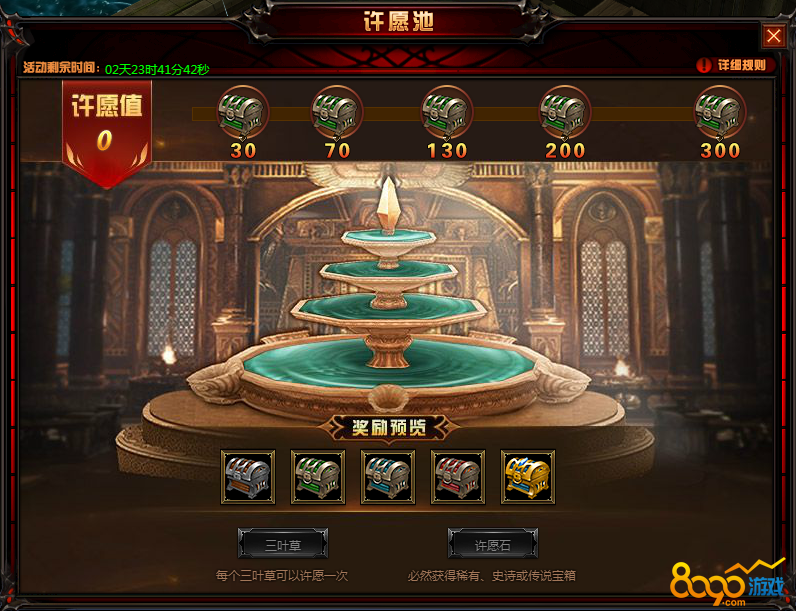Claim the 30-point milestone chest

click(x=241, y=112)
